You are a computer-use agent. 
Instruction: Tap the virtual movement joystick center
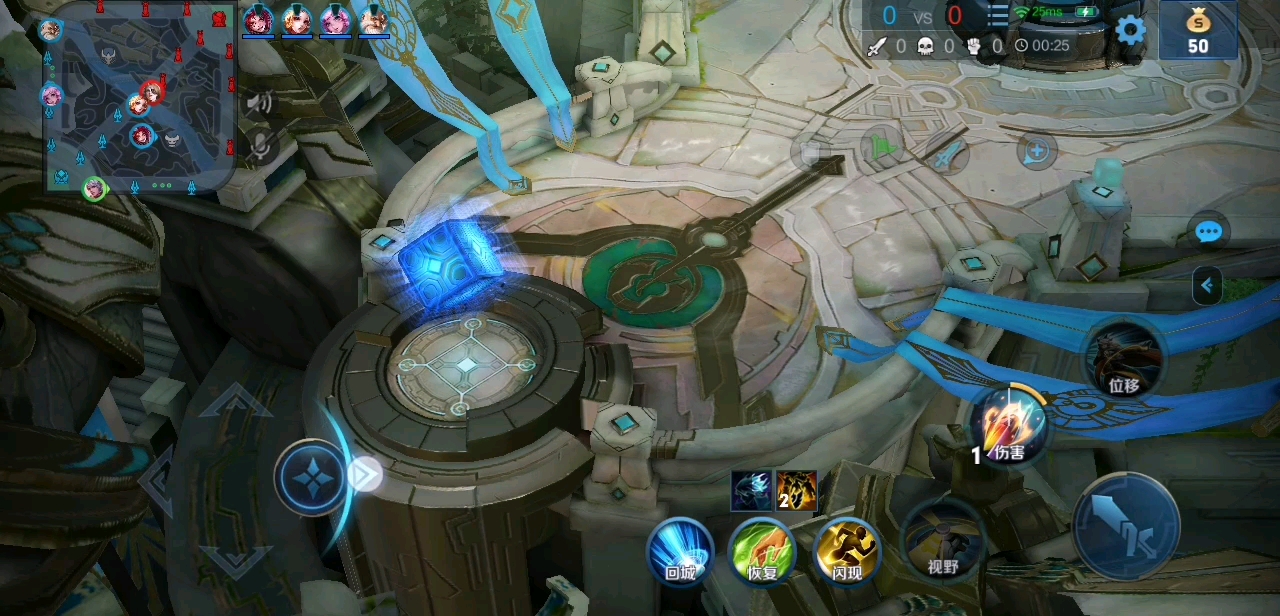tap(313, 477)
